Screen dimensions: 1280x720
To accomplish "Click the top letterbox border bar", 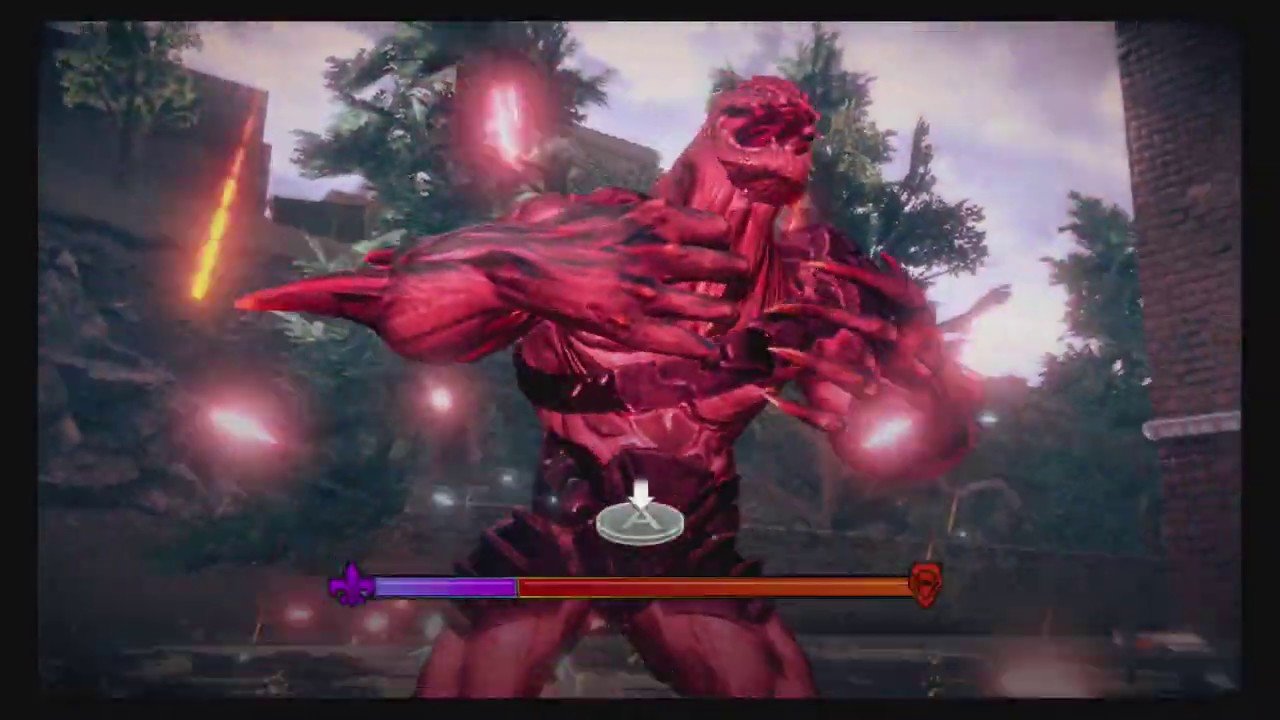I will pyautogui.click(x=640, y=10).
